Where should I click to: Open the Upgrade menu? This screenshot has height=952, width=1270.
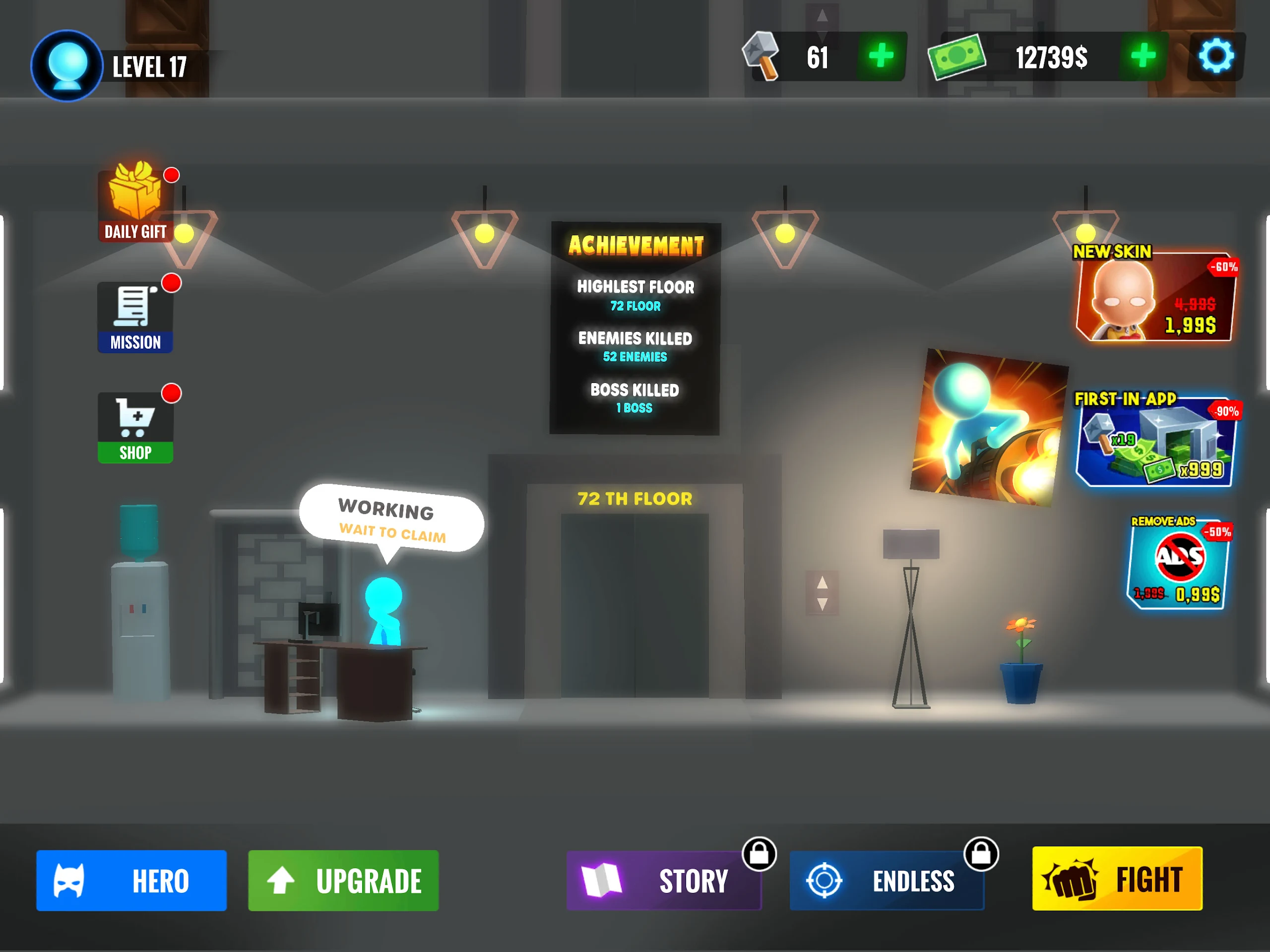coord(343,880)
